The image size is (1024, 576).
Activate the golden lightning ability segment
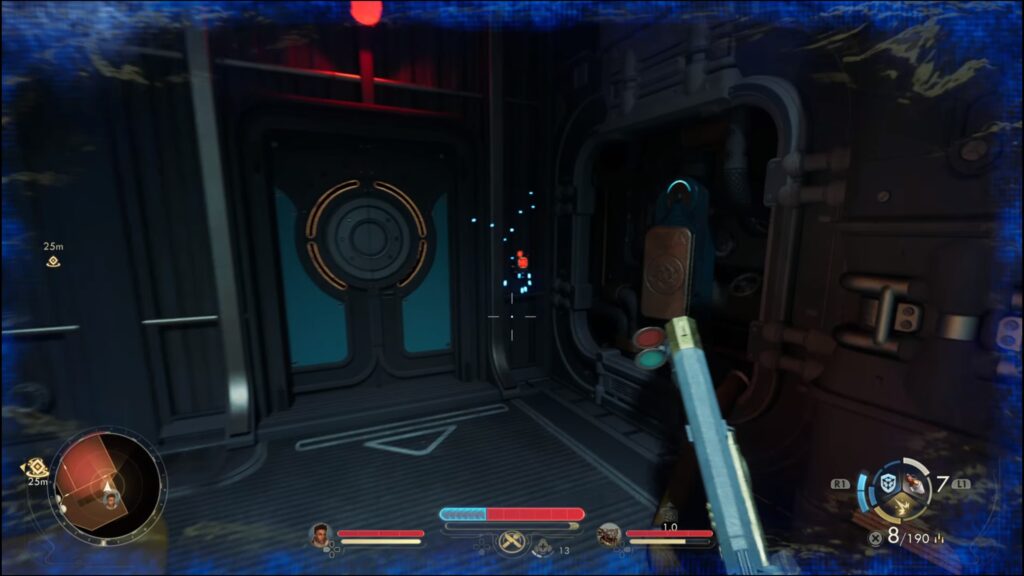901,508
